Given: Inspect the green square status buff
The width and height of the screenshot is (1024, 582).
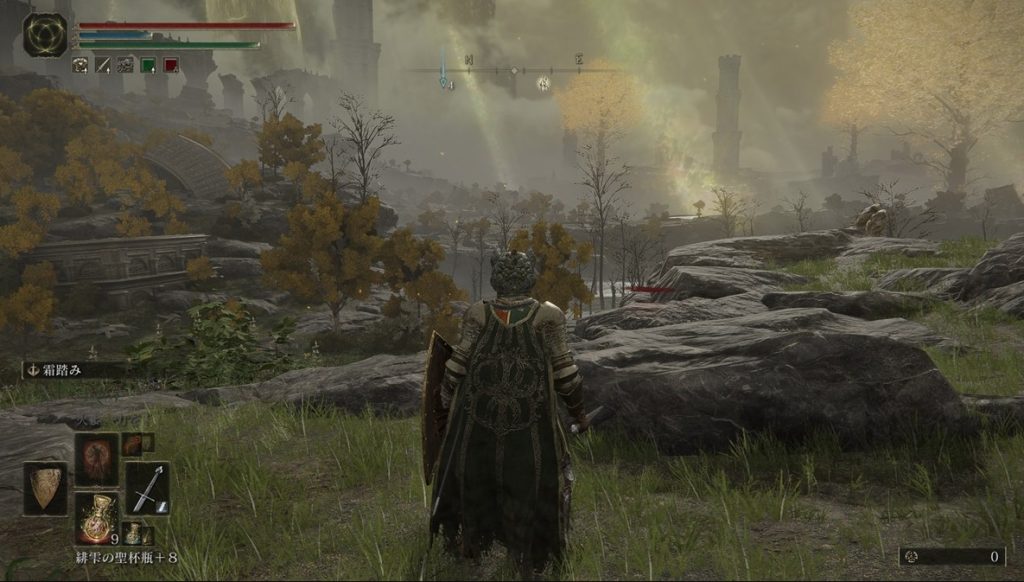Looking at the screenshot, I should pos(148,65).
